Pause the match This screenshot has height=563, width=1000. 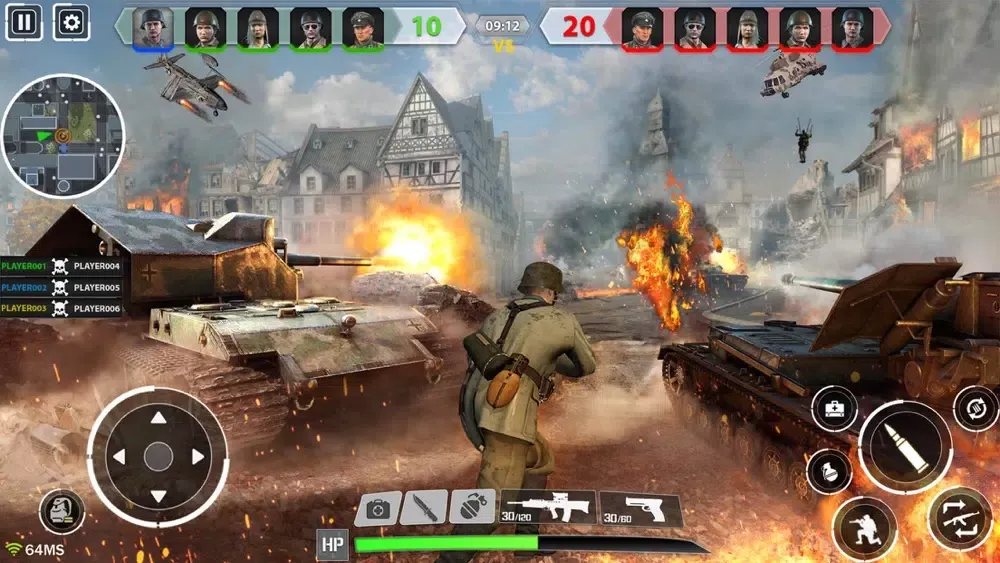pos(23,21)
